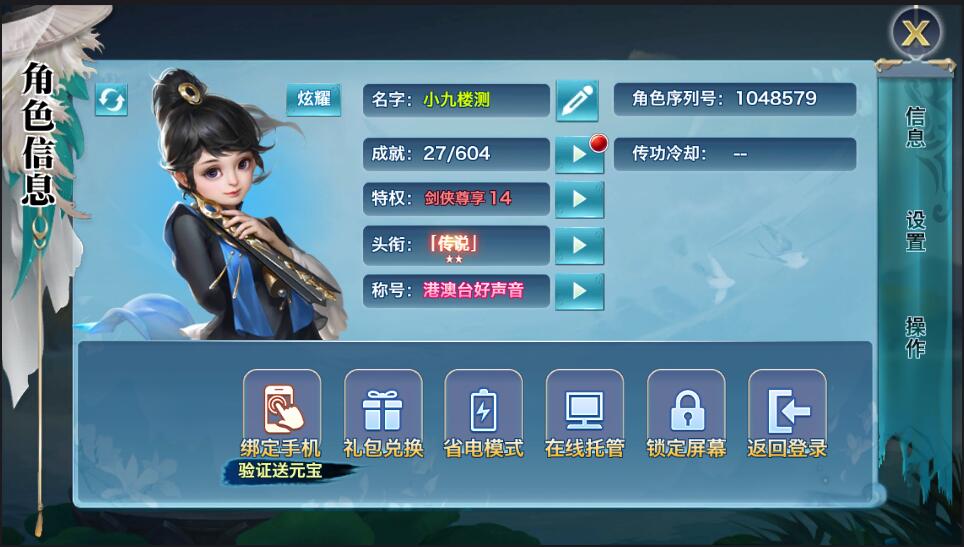Edit the character name with pencil button
964x547 pixels.
[577, 100]
